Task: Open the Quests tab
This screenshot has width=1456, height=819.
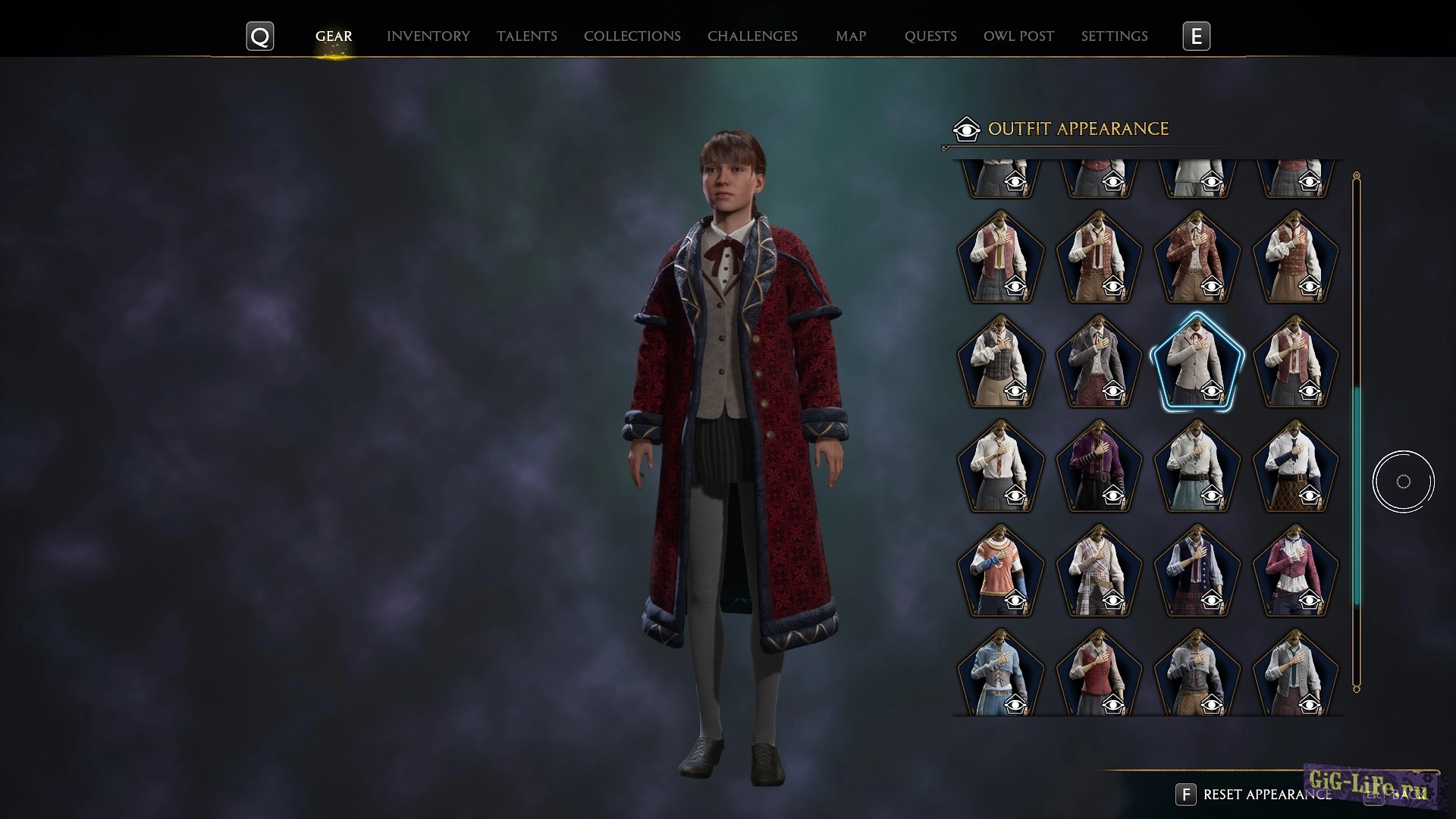Action: [930, 36]
